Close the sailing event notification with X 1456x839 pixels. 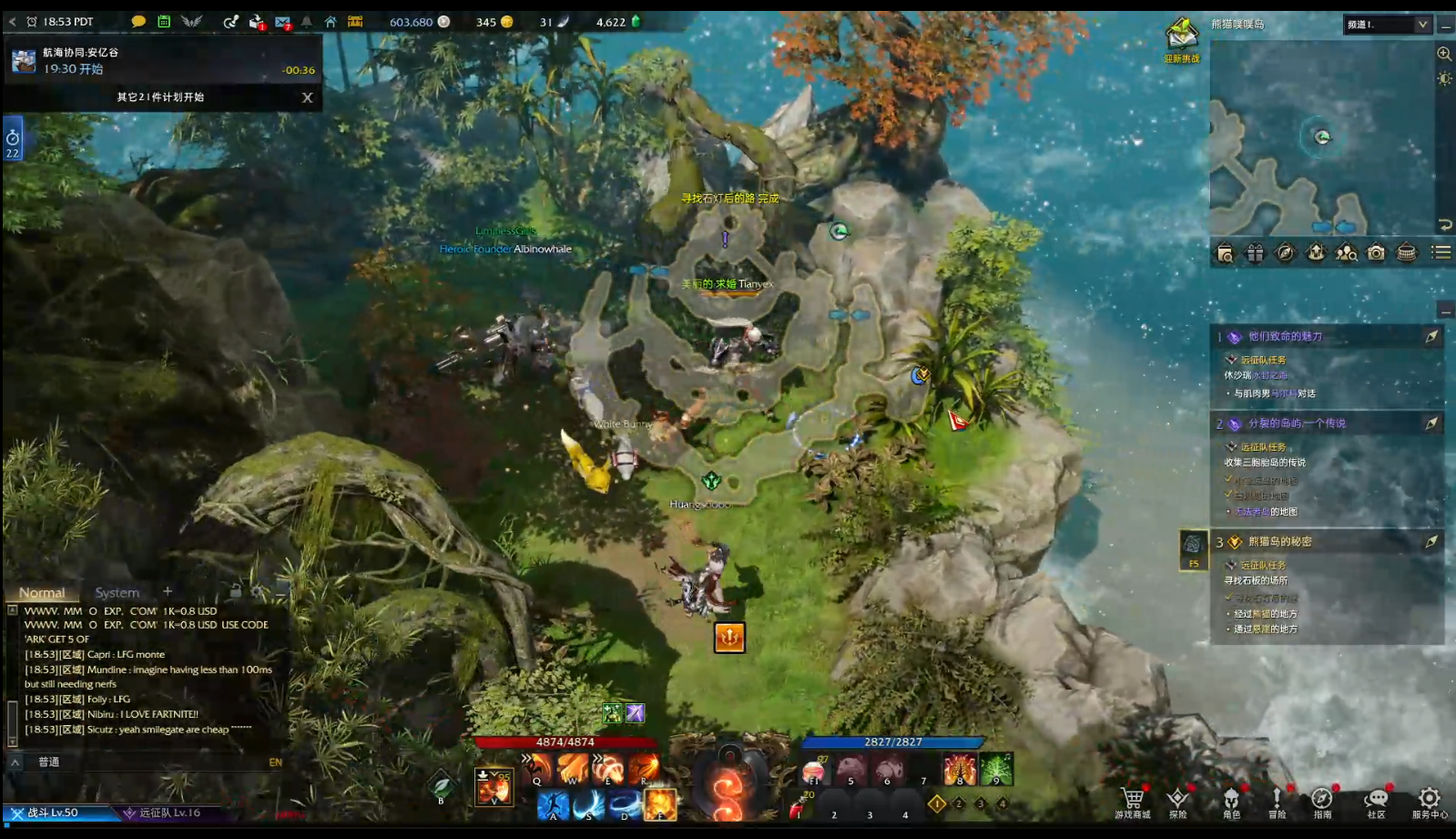[x=307, y=97]
